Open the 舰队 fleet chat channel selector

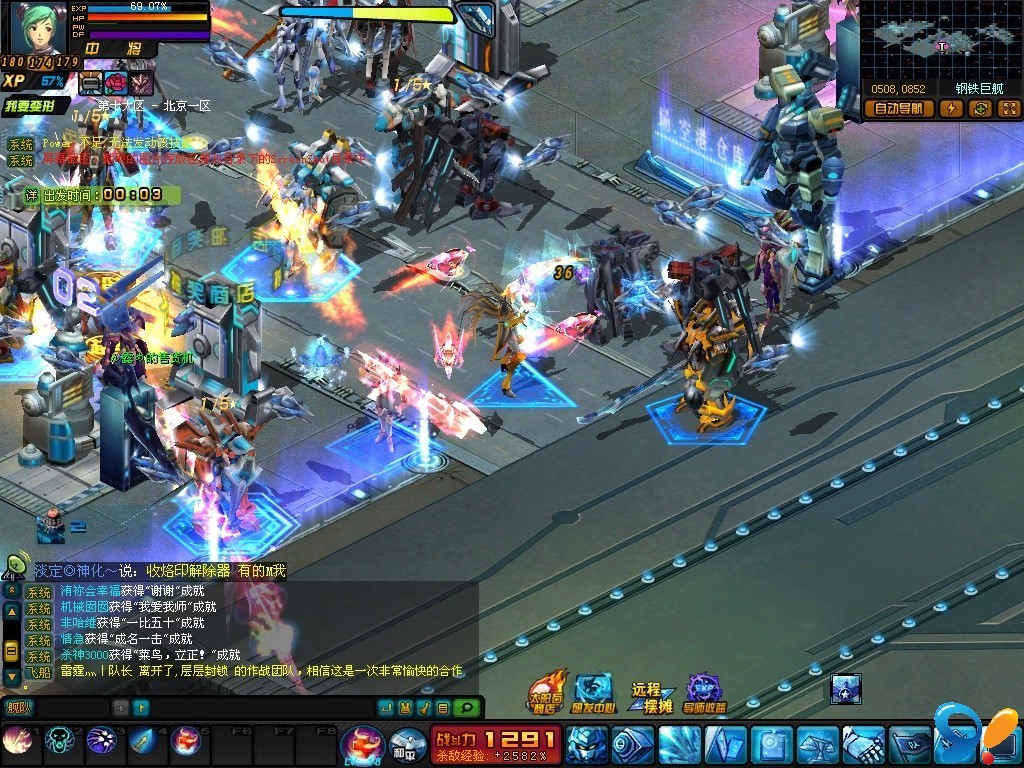click(x=18, y=708)
